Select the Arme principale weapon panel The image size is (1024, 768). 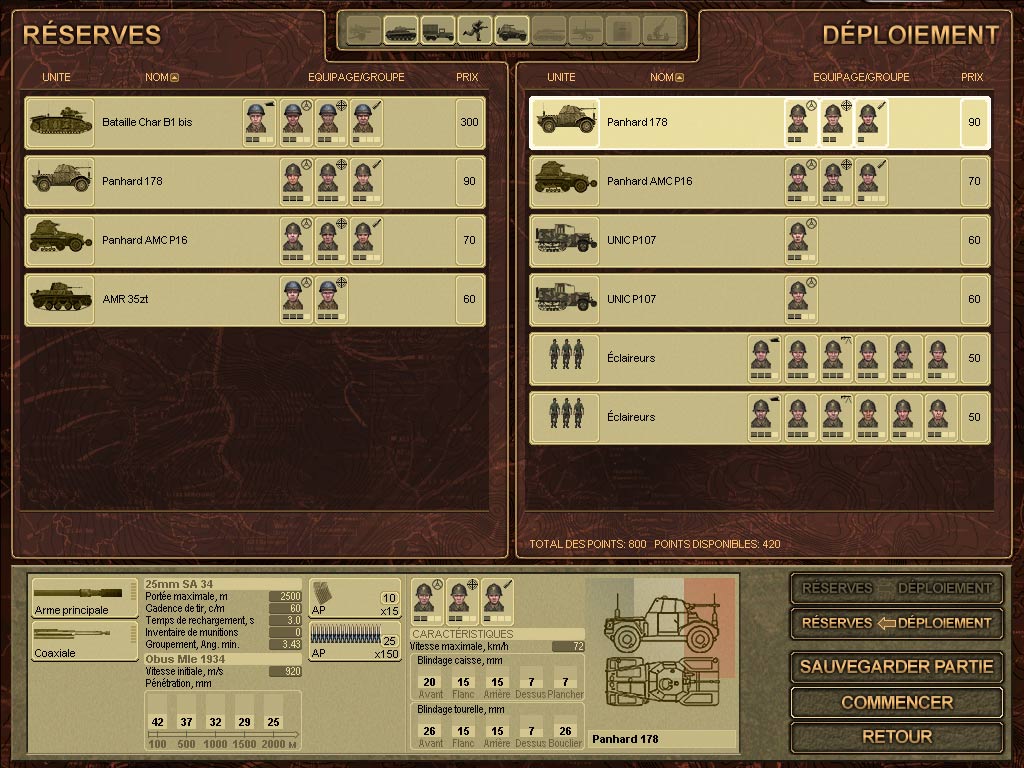tap(84, 598)
